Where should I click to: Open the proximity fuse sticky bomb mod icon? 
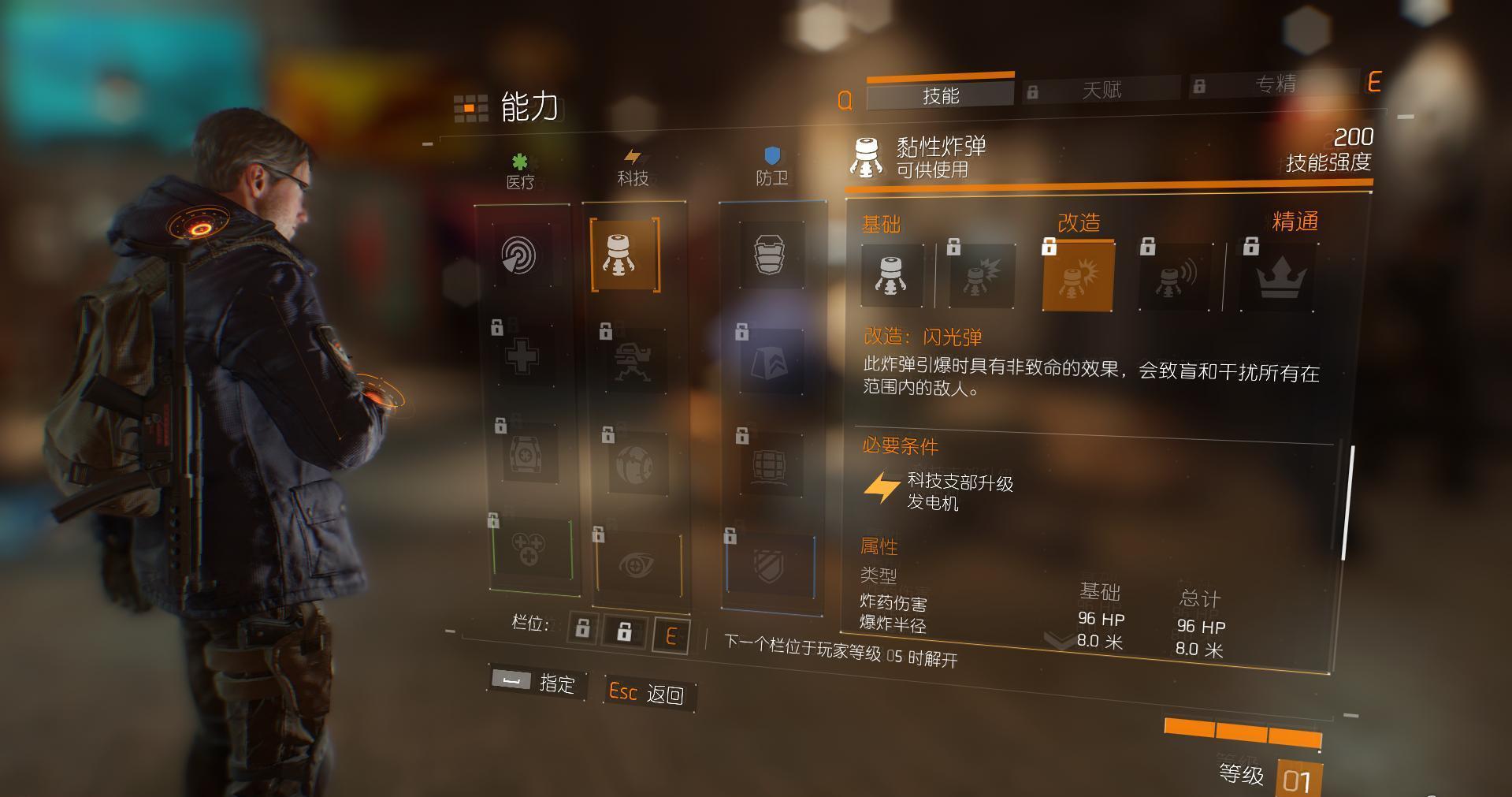(1174, 277)
